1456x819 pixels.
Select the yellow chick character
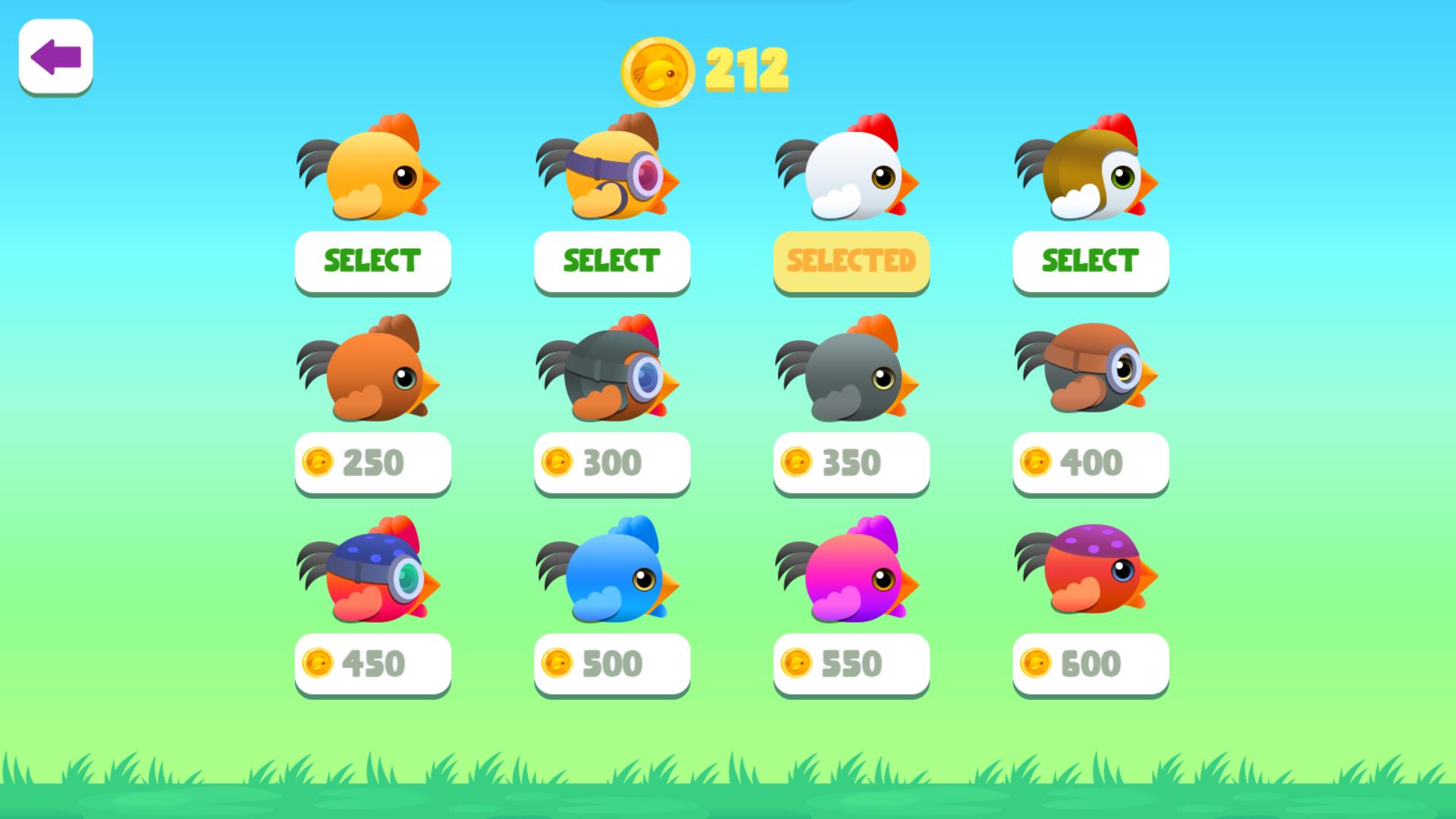click(x=372, y=174)
